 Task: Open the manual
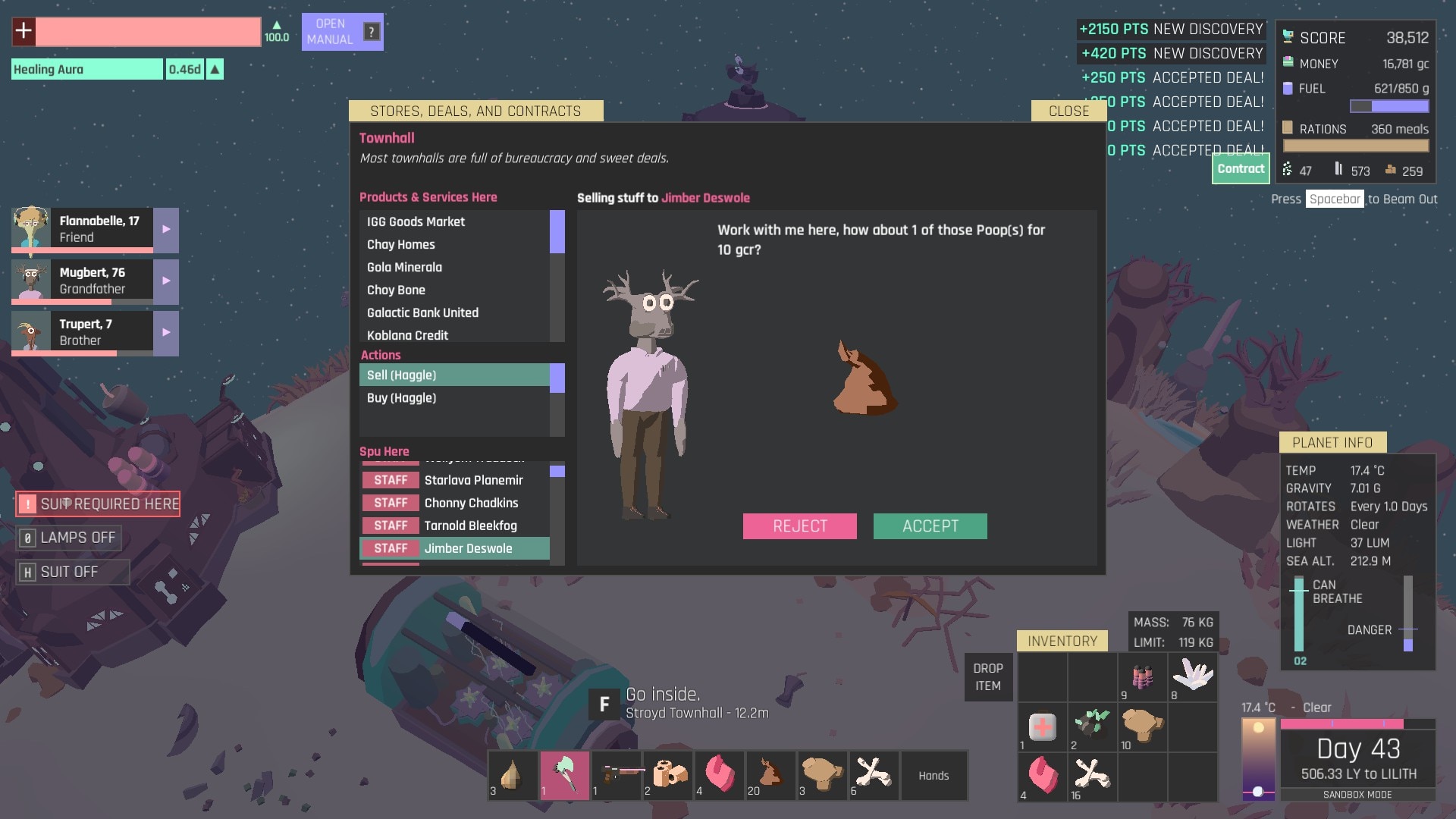[x=342, y=32]
